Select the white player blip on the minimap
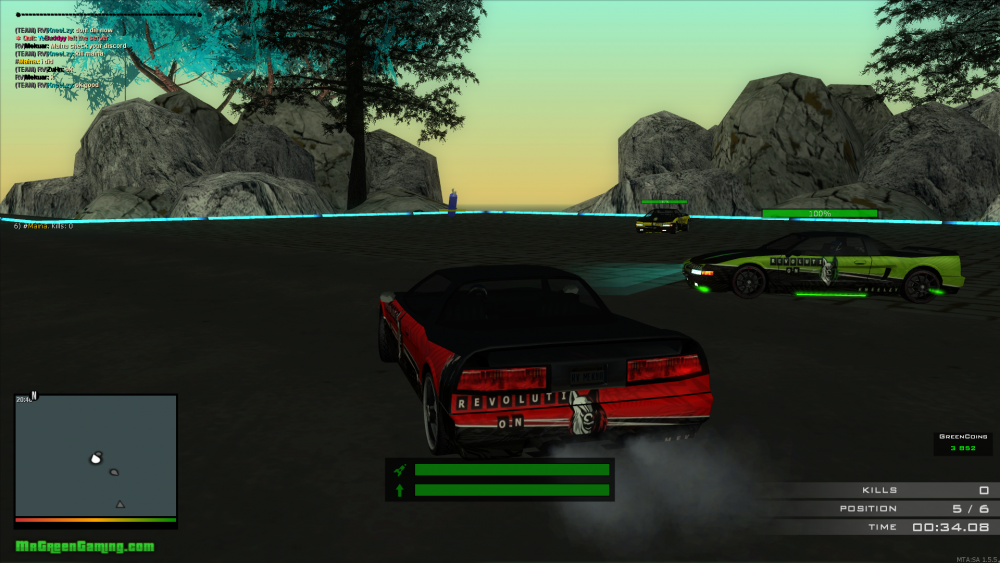Viewport: 1000px width, 563px height. (96, 458)
